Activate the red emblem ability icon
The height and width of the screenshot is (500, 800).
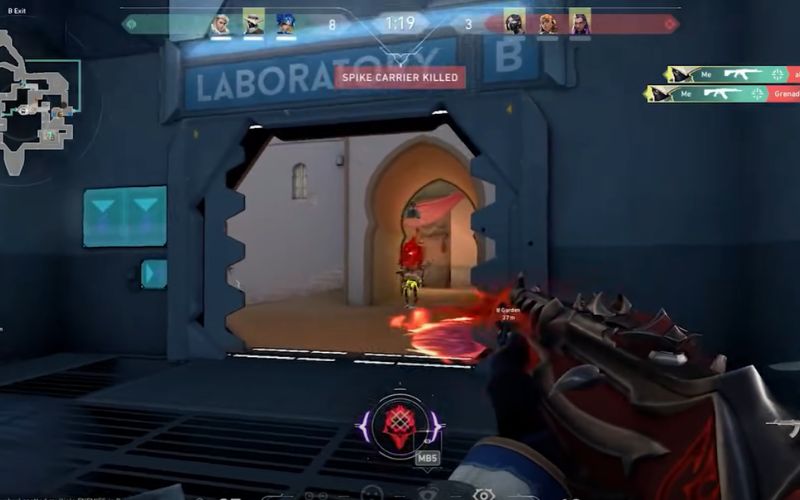[x=400, y=423]
